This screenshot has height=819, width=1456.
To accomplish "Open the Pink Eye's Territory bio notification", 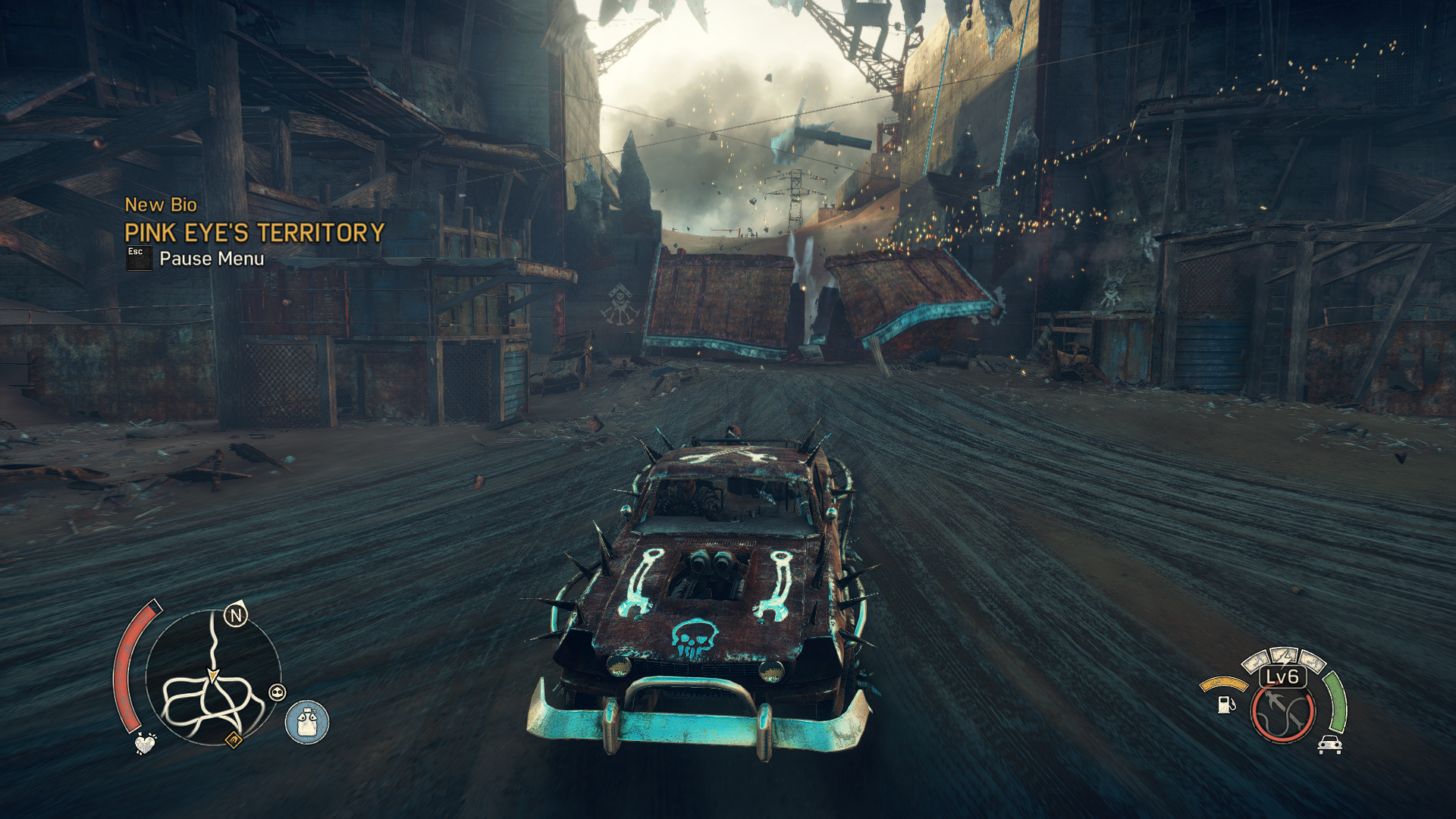I will coord(254,233).
